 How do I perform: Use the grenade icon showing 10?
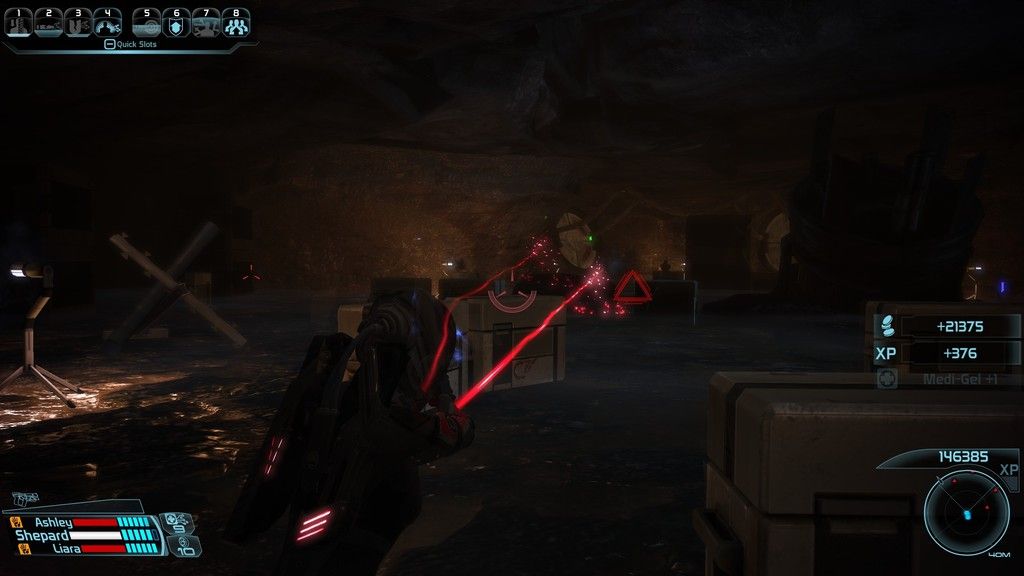[x=187, y=546]
